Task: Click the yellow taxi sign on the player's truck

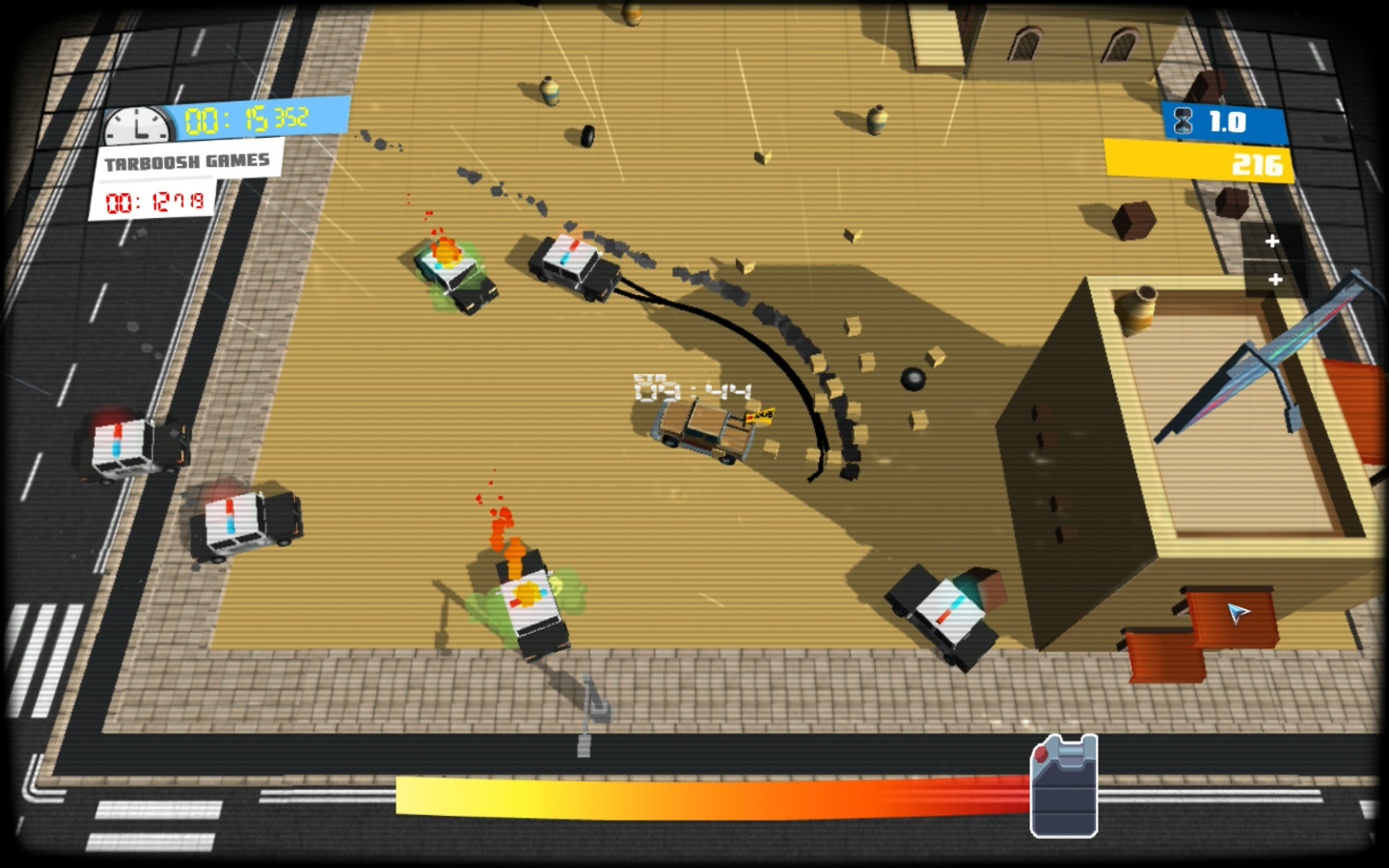Action: [x=759, y=414]
